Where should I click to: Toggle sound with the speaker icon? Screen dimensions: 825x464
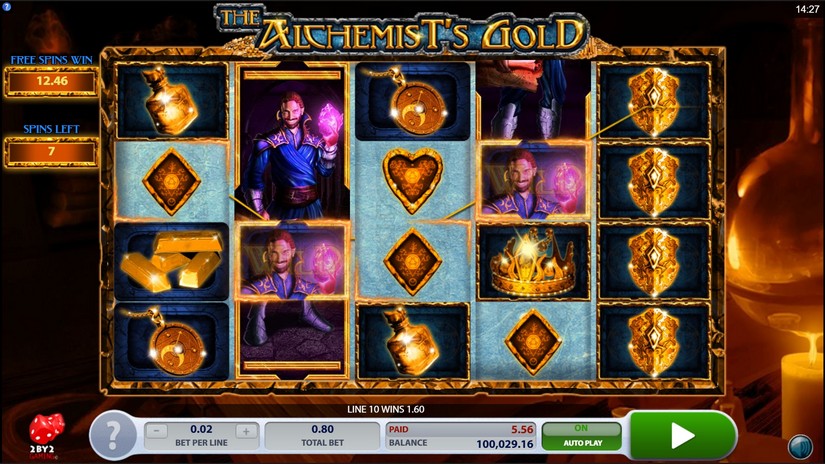tap(799, 445)
